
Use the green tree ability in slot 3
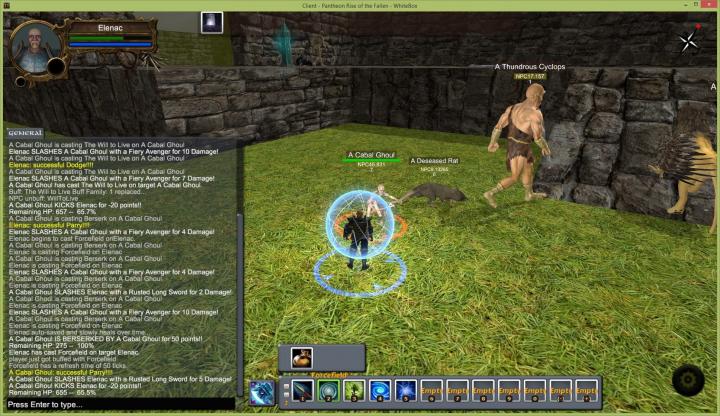pyautogui.click(x=354, y=390)
